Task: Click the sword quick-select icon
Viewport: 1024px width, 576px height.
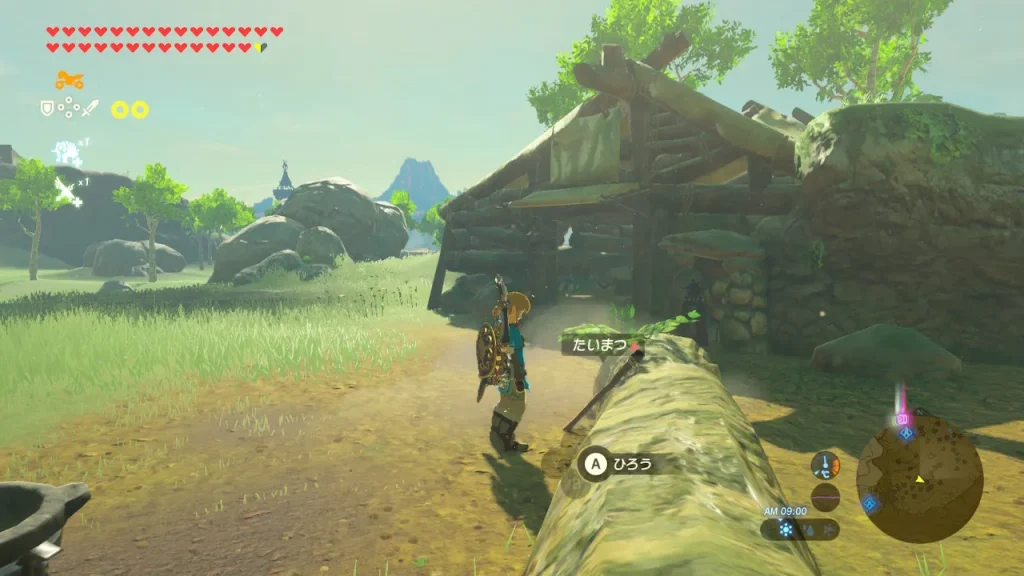Action: point(90,108)
